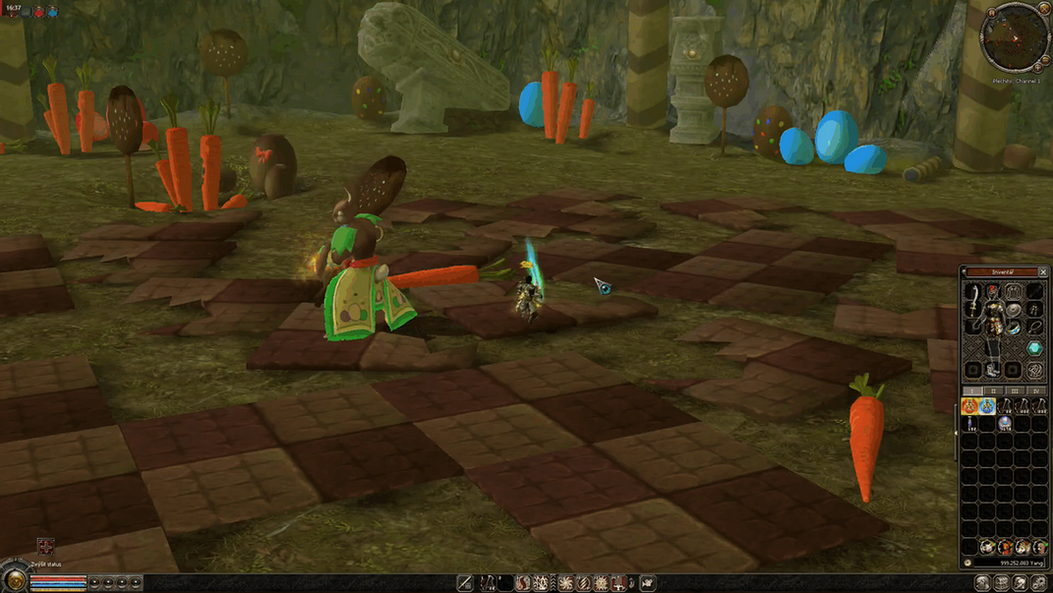Screen dimensions: 1053x593
Task: Switch to inventory page IV
Action: (1036, 391)
